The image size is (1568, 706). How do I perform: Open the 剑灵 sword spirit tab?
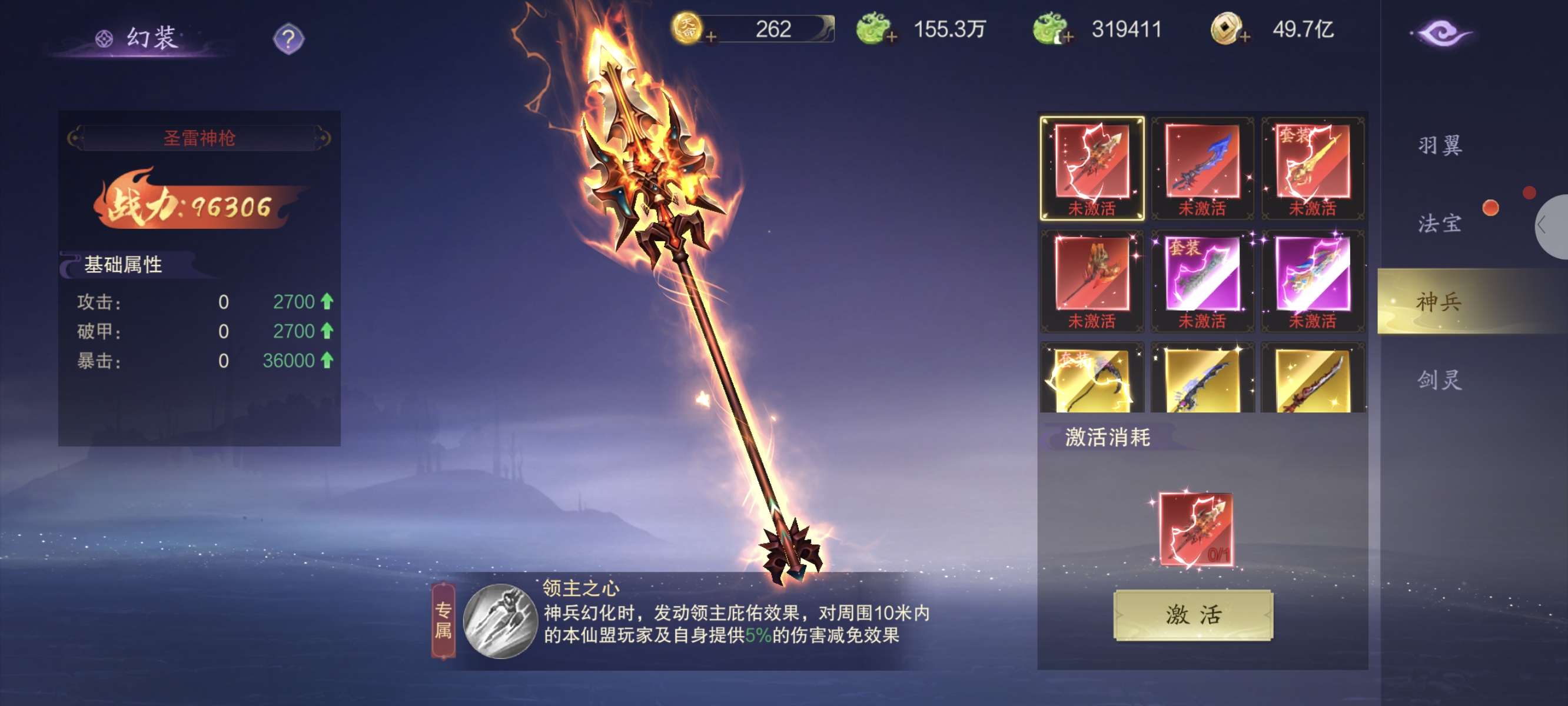tap(1440, 380)
